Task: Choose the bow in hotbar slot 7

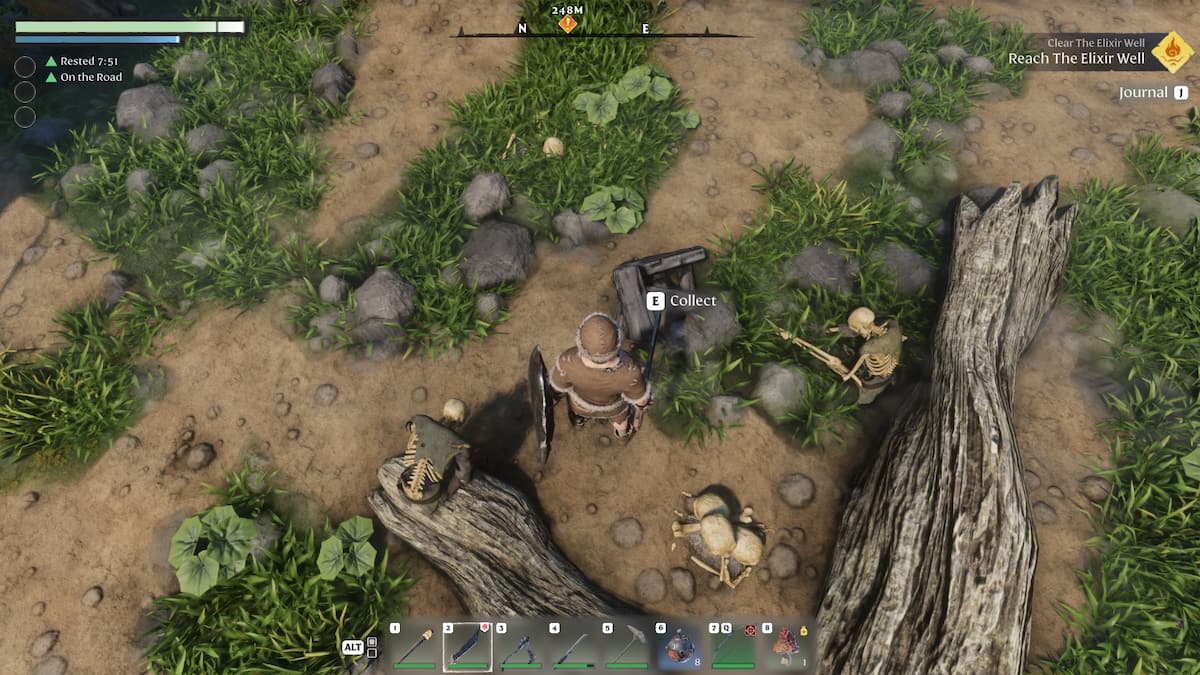Action: coord(734,646)
